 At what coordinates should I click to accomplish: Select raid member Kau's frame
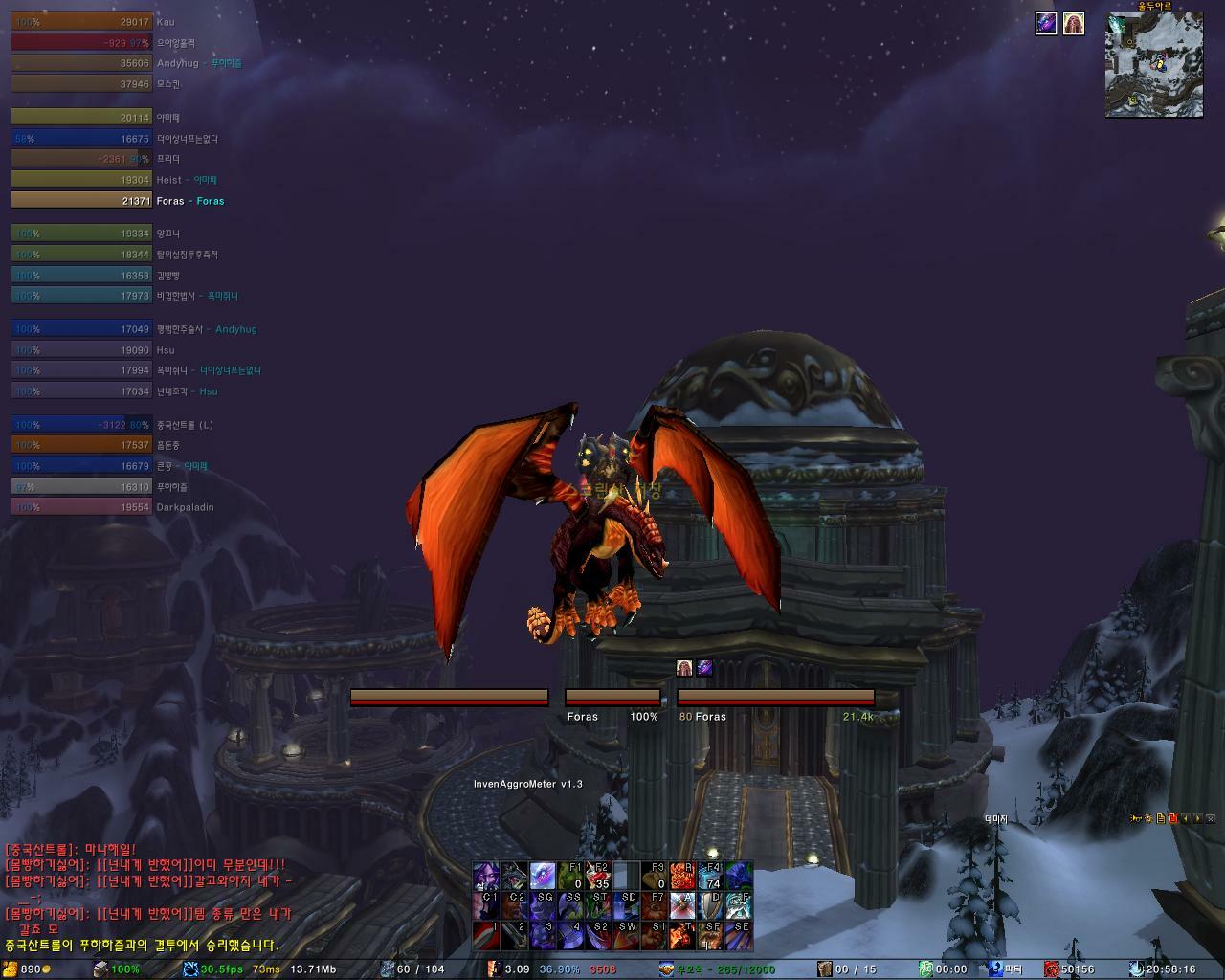coord(81,22)
